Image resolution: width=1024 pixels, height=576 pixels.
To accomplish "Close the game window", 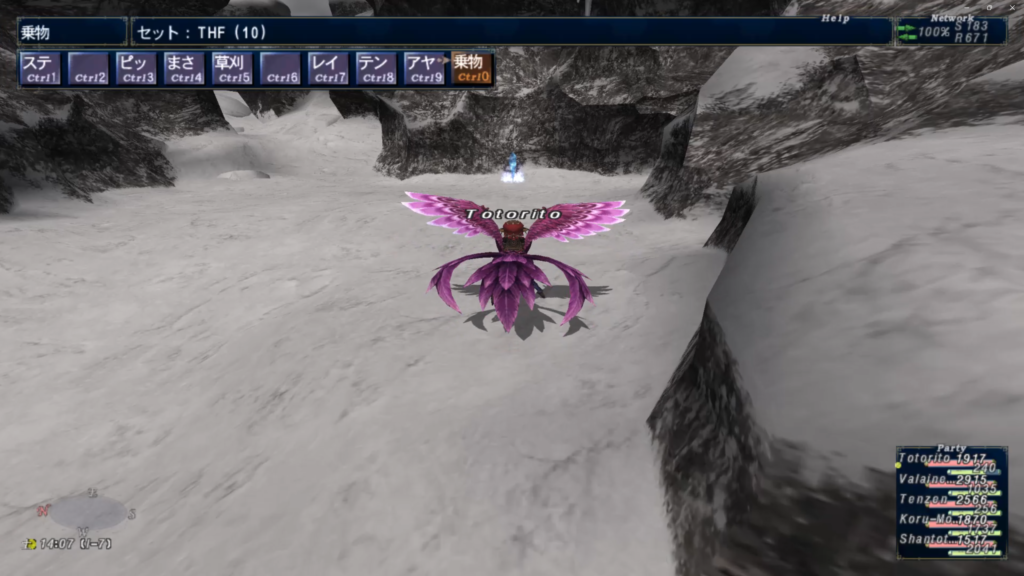I will [1014, 6].
